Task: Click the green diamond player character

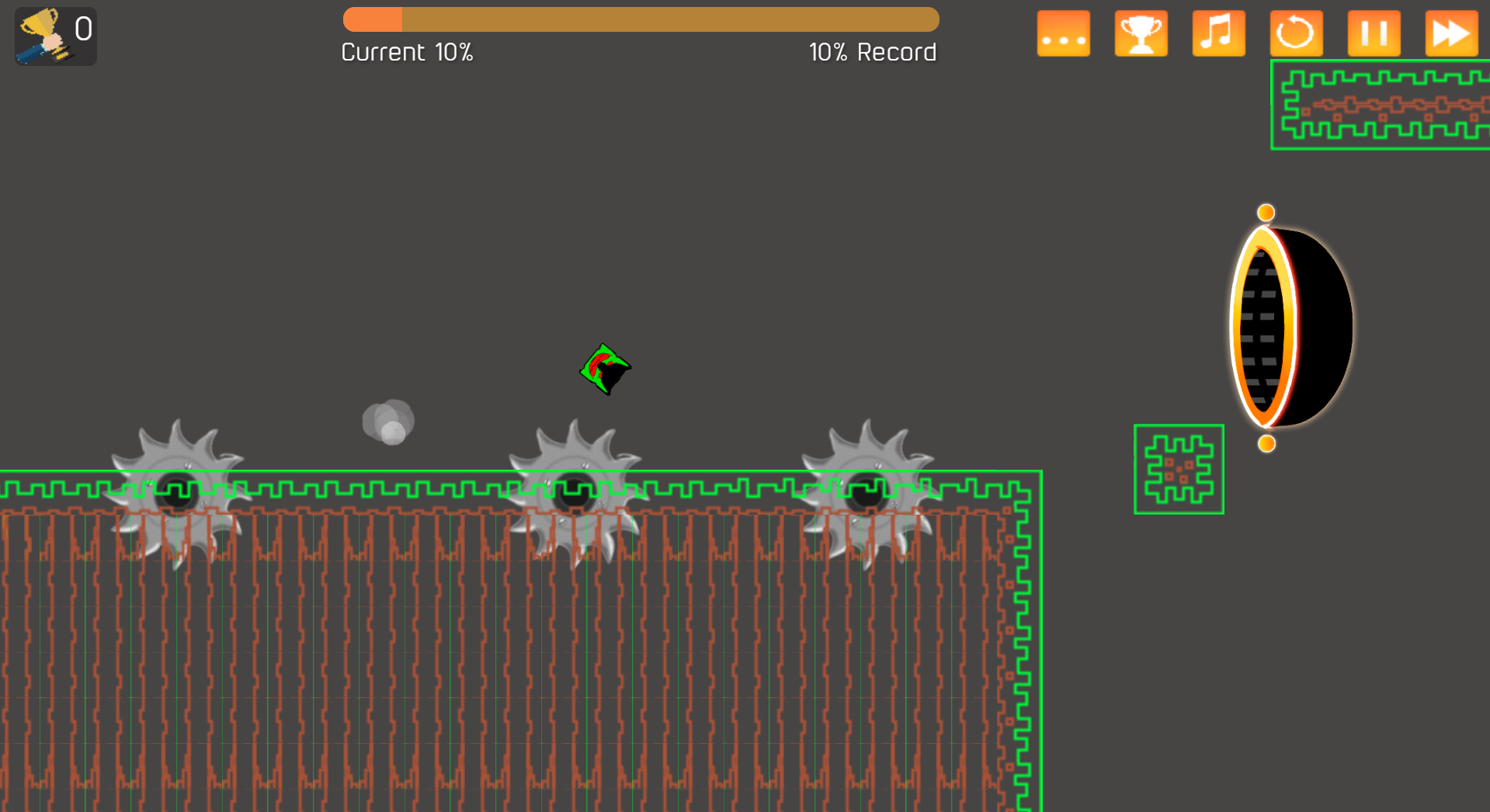Action: tap(606, 370)
